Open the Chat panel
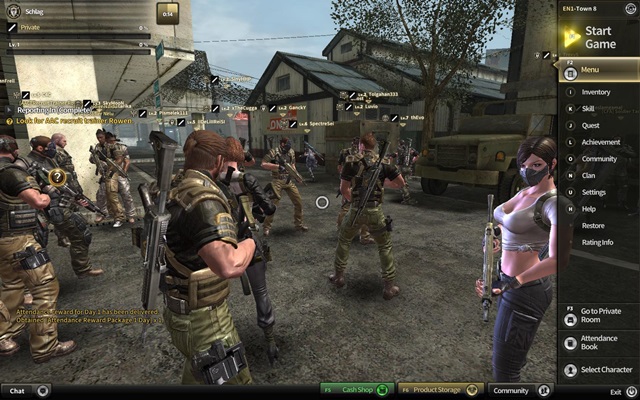 point(25,390)
